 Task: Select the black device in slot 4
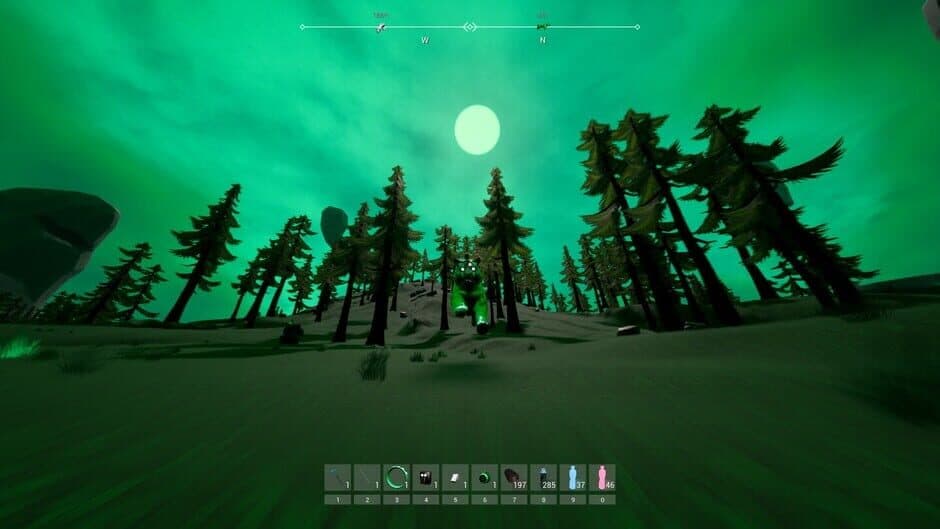click(426, 477)
